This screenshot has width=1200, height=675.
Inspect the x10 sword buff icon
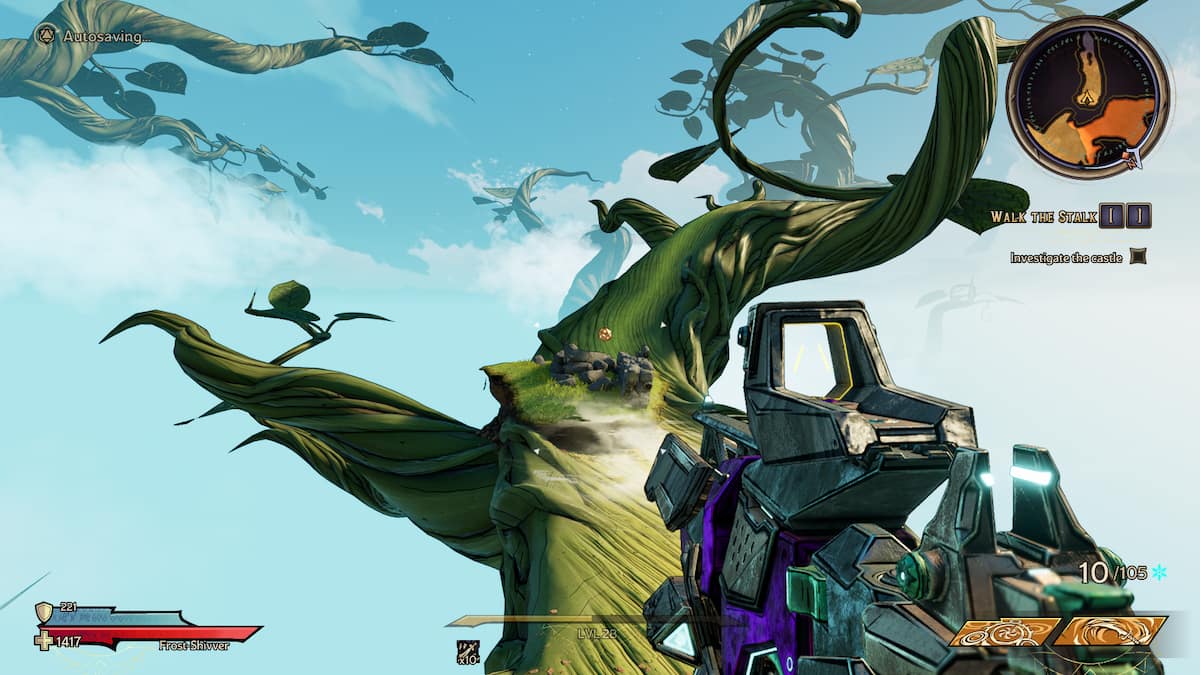coord(468,652)
